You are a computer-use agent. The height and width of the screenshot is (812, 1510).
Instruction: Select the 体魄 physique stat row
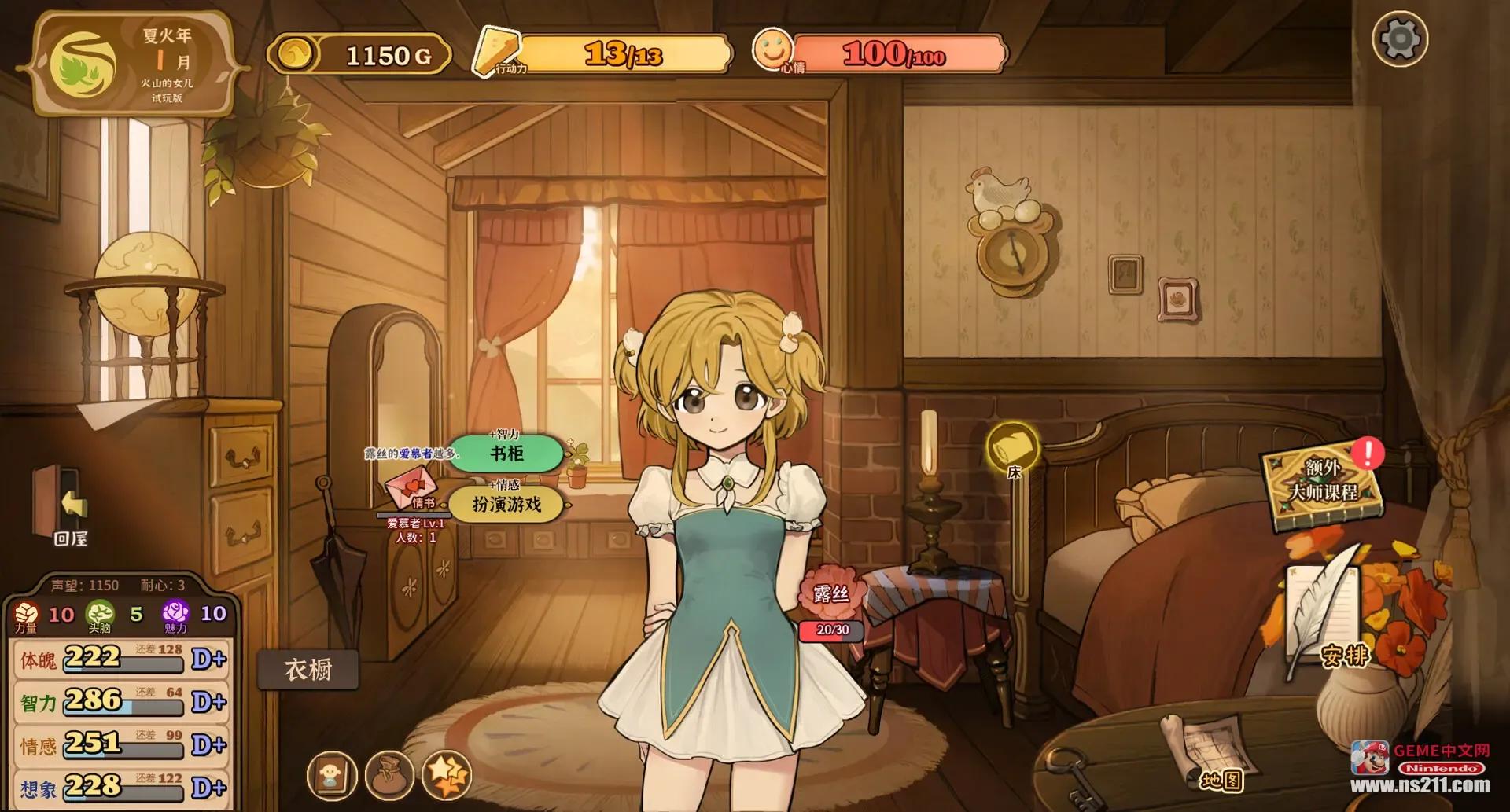tap(122, 659)
